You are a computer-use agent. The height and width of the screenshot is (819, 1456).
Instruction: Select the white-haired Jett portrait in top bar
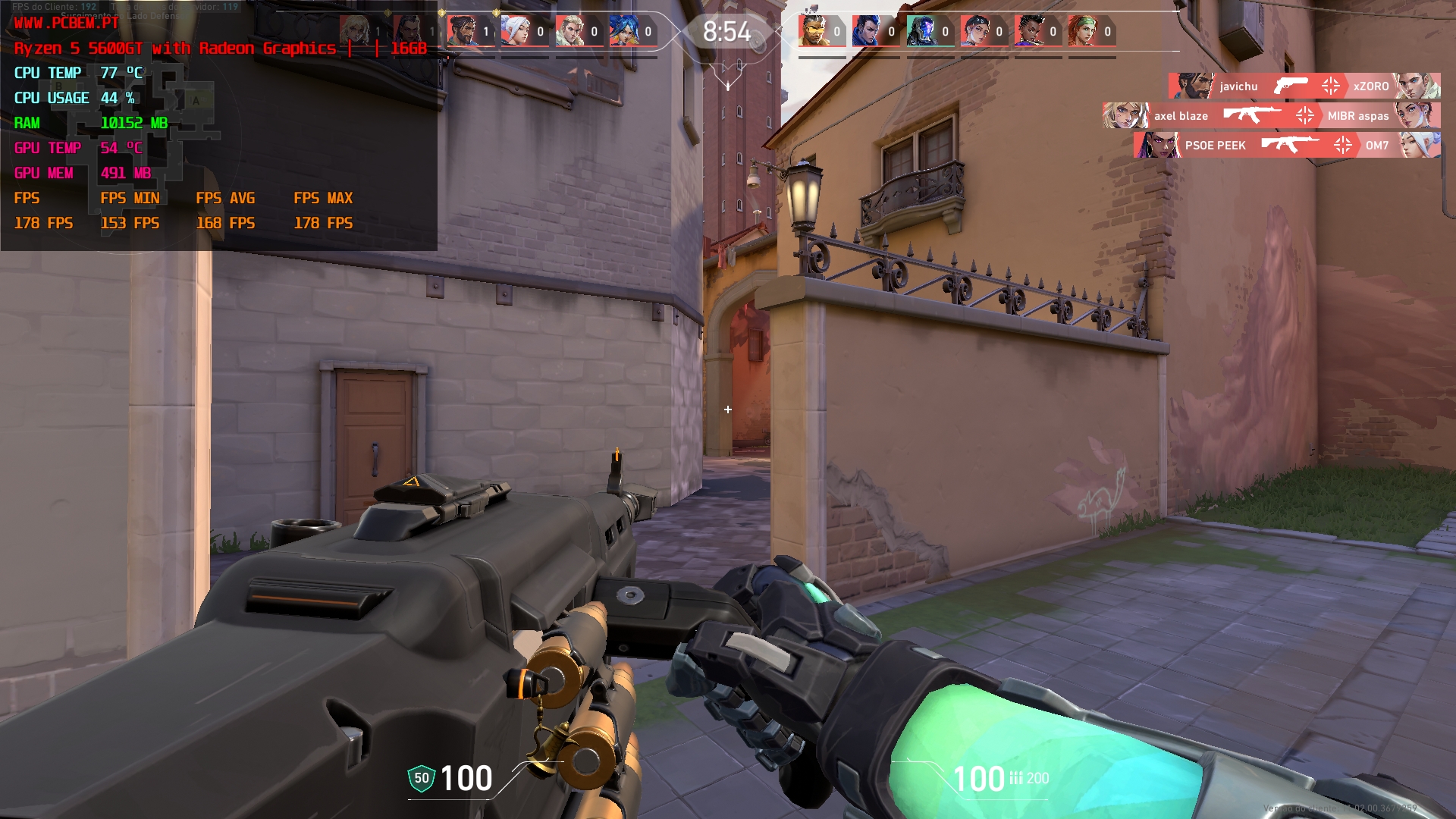(x=516, y=31)
